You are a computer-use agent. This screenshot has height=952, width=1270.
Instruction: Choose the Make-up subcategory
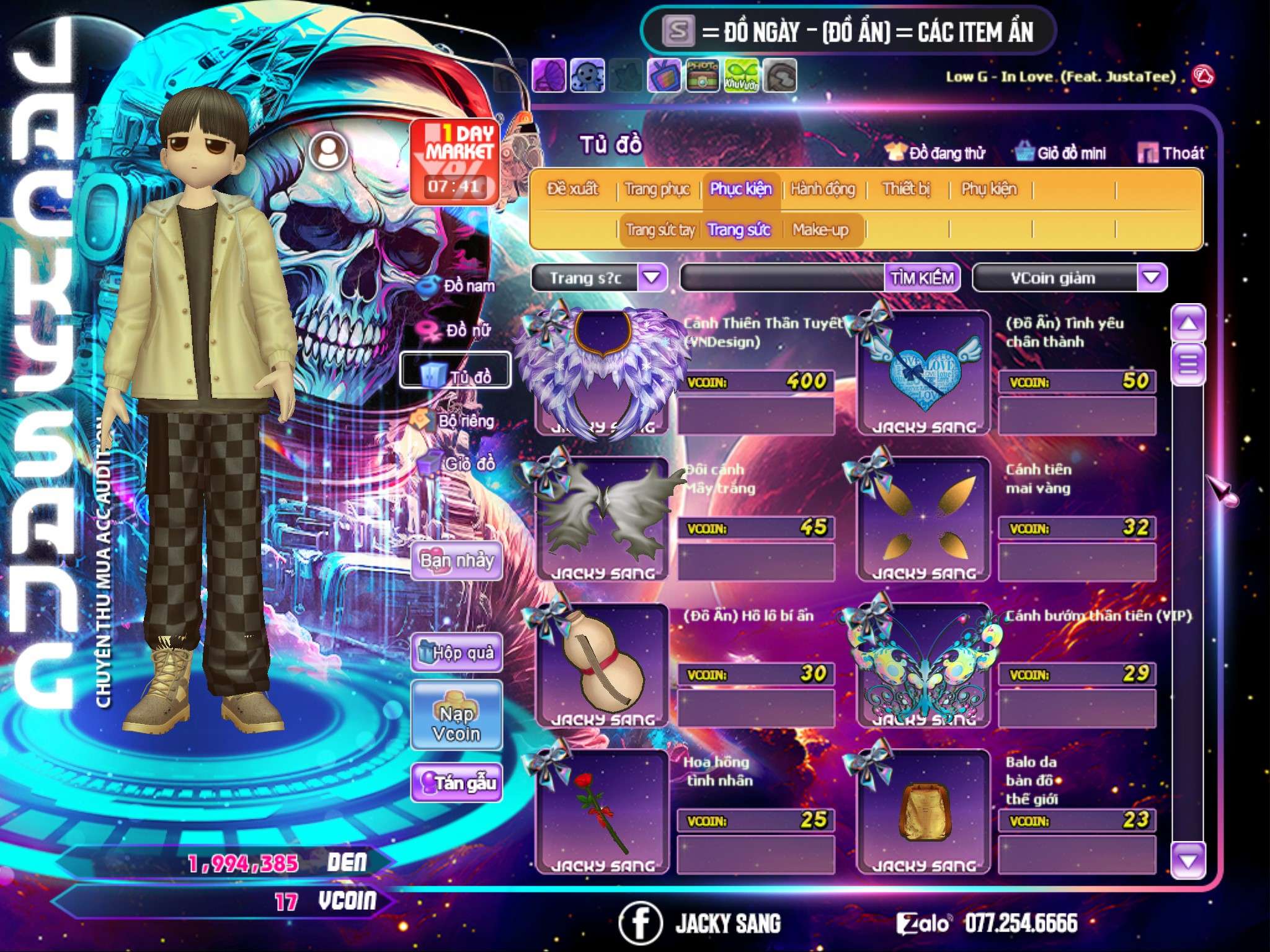click(x=820, y=230)
